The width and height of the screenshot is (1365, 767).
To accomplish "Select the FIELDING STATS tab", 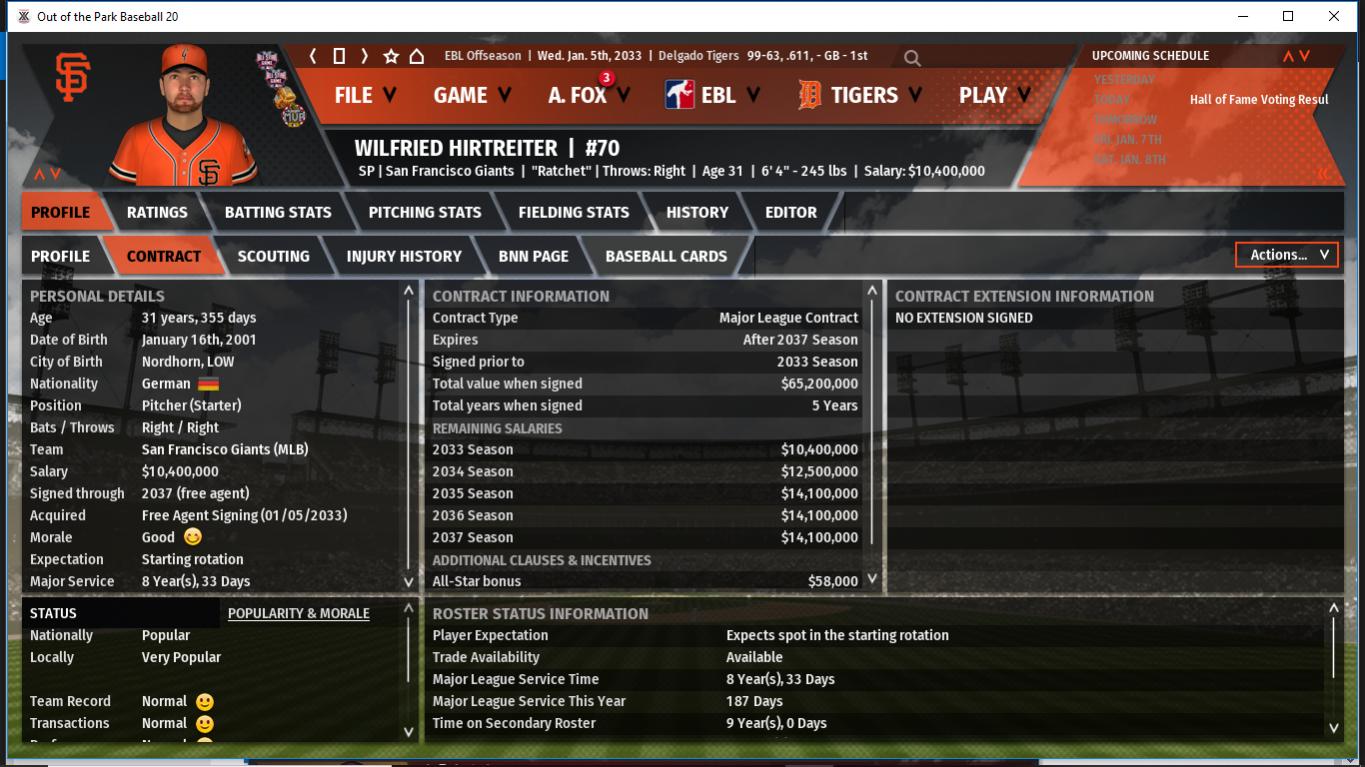I will click(x=574, y=212).
